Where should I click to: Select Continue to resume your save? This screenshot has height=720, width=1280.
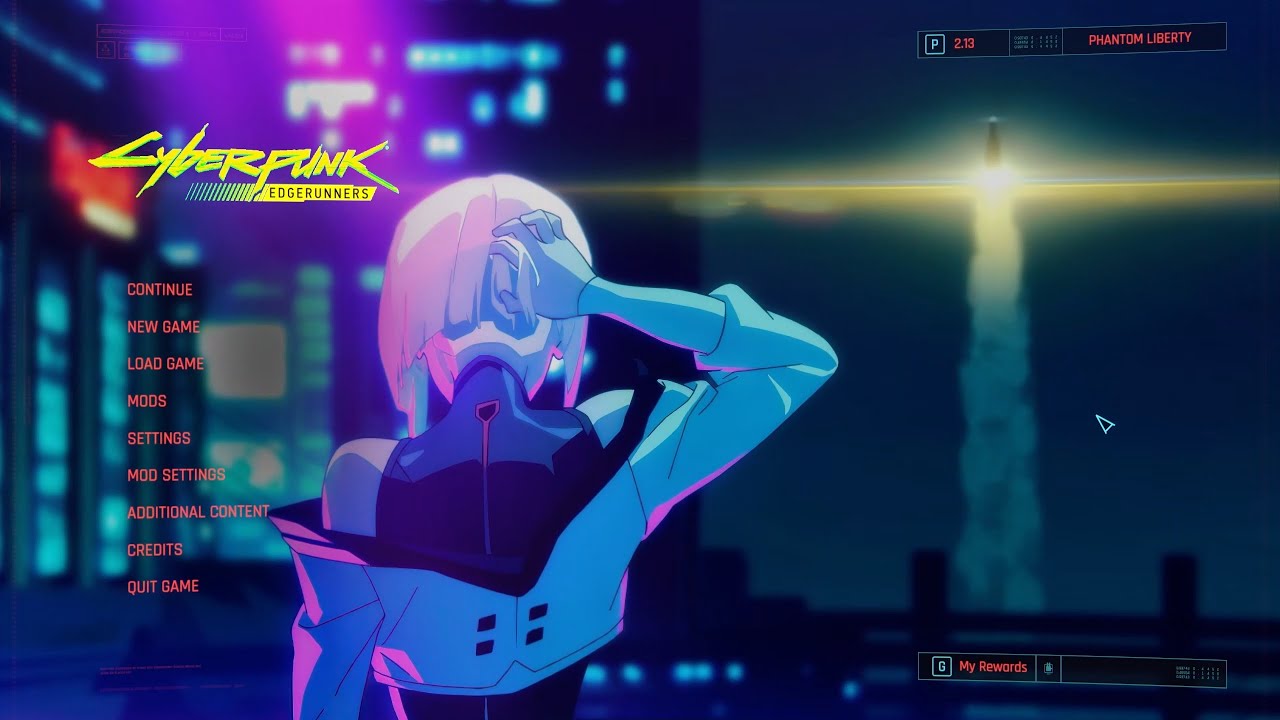click(158, 289)
